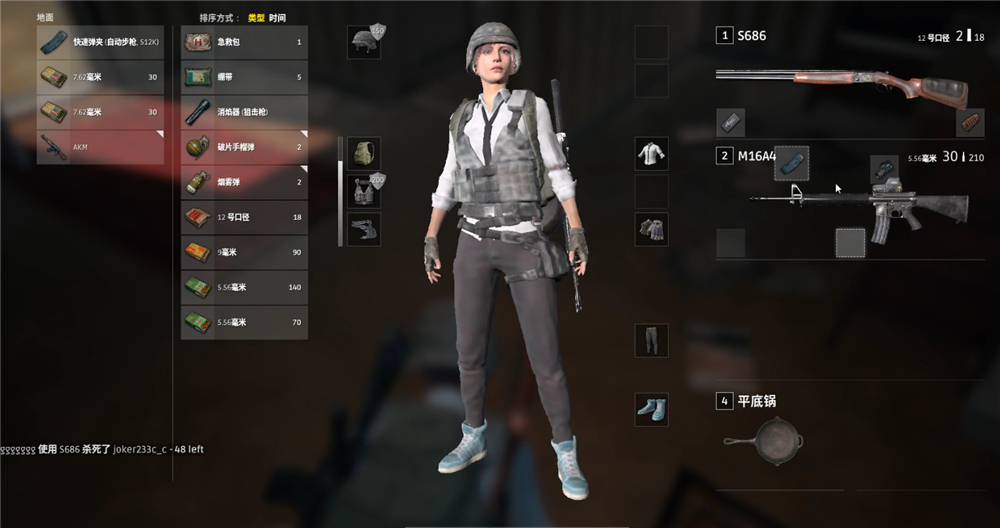Select the white shirt clothing slot
Viewport: 1000px width, 528px height.
click(x=652, y=154)
